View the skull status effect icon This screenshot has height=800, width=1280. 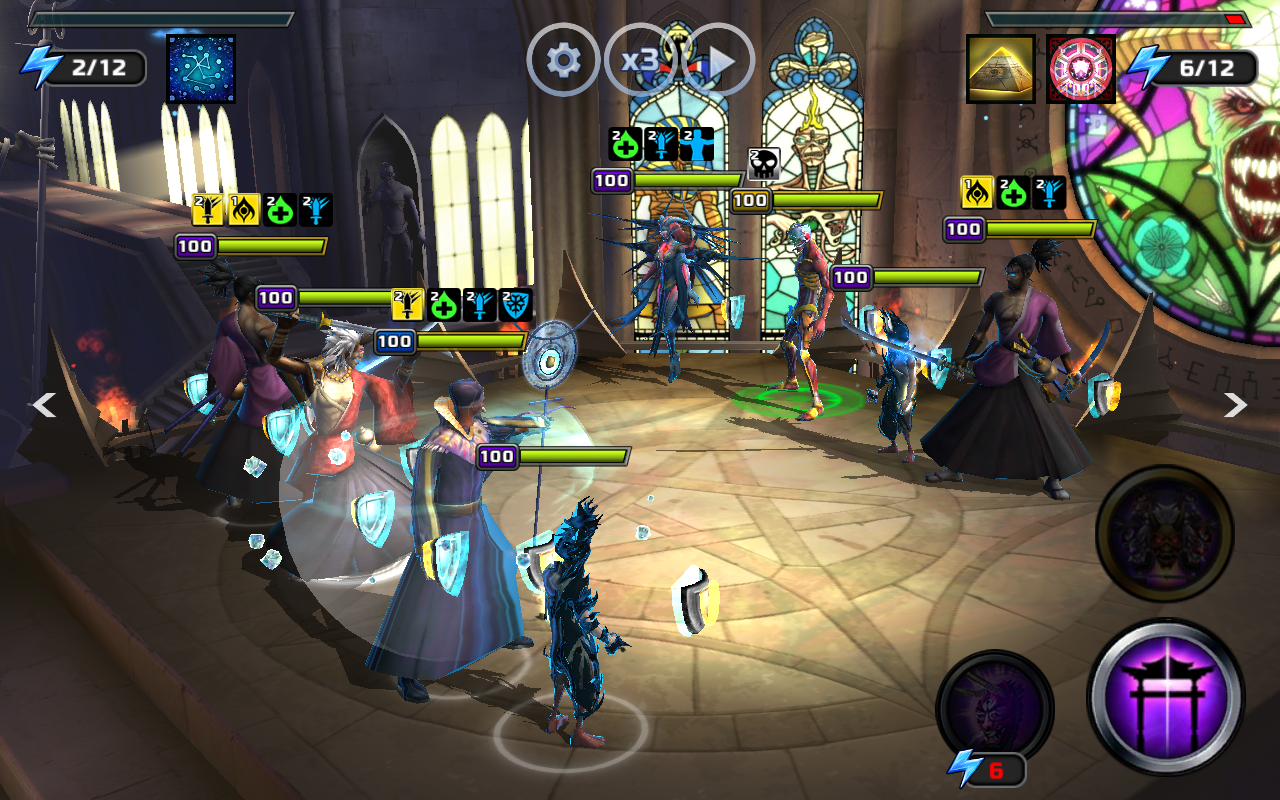[x=764, y=165]
